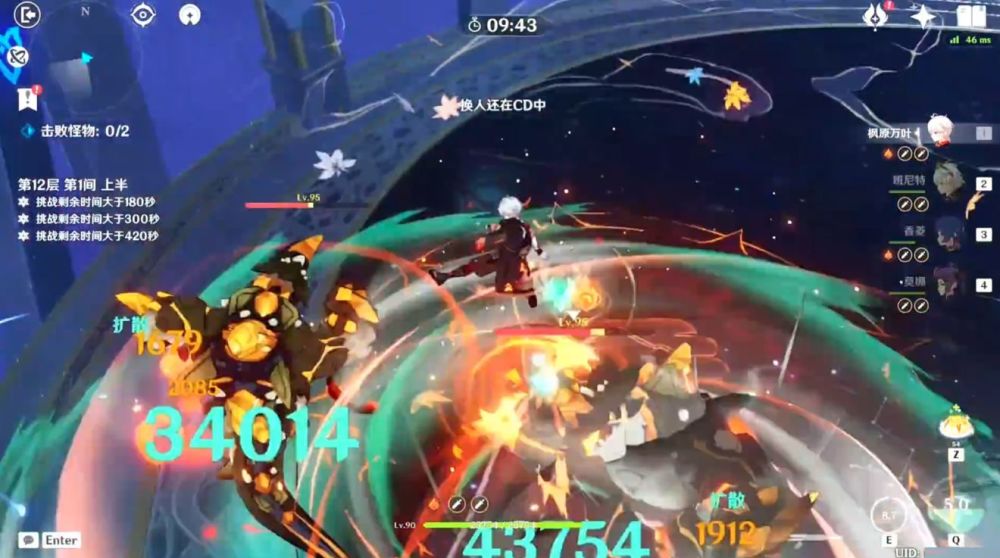Use the food dish quick item

[x=956, y=427]
